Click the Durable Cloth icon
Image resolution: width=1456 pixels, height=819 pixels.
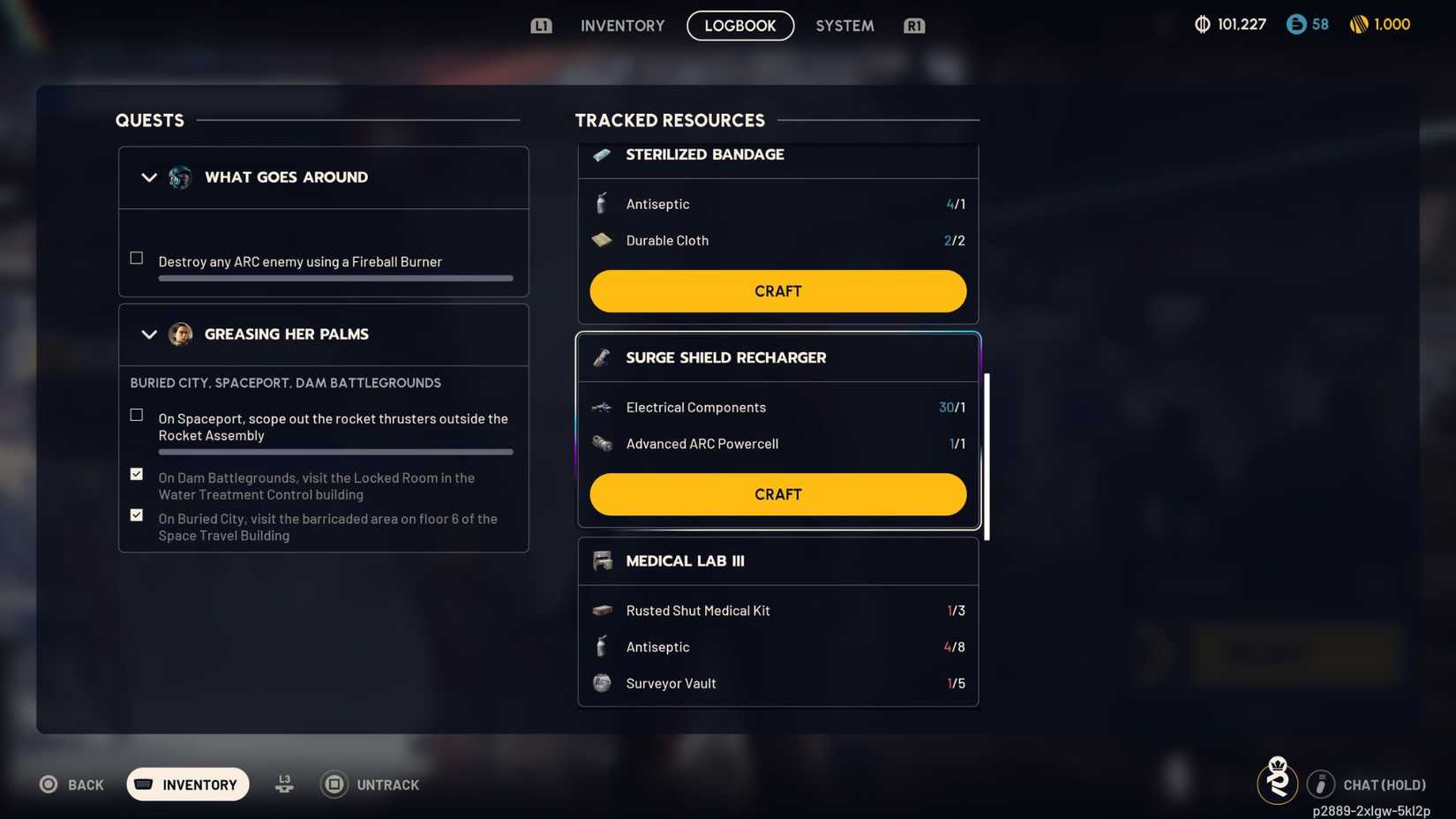pos(601,239)
